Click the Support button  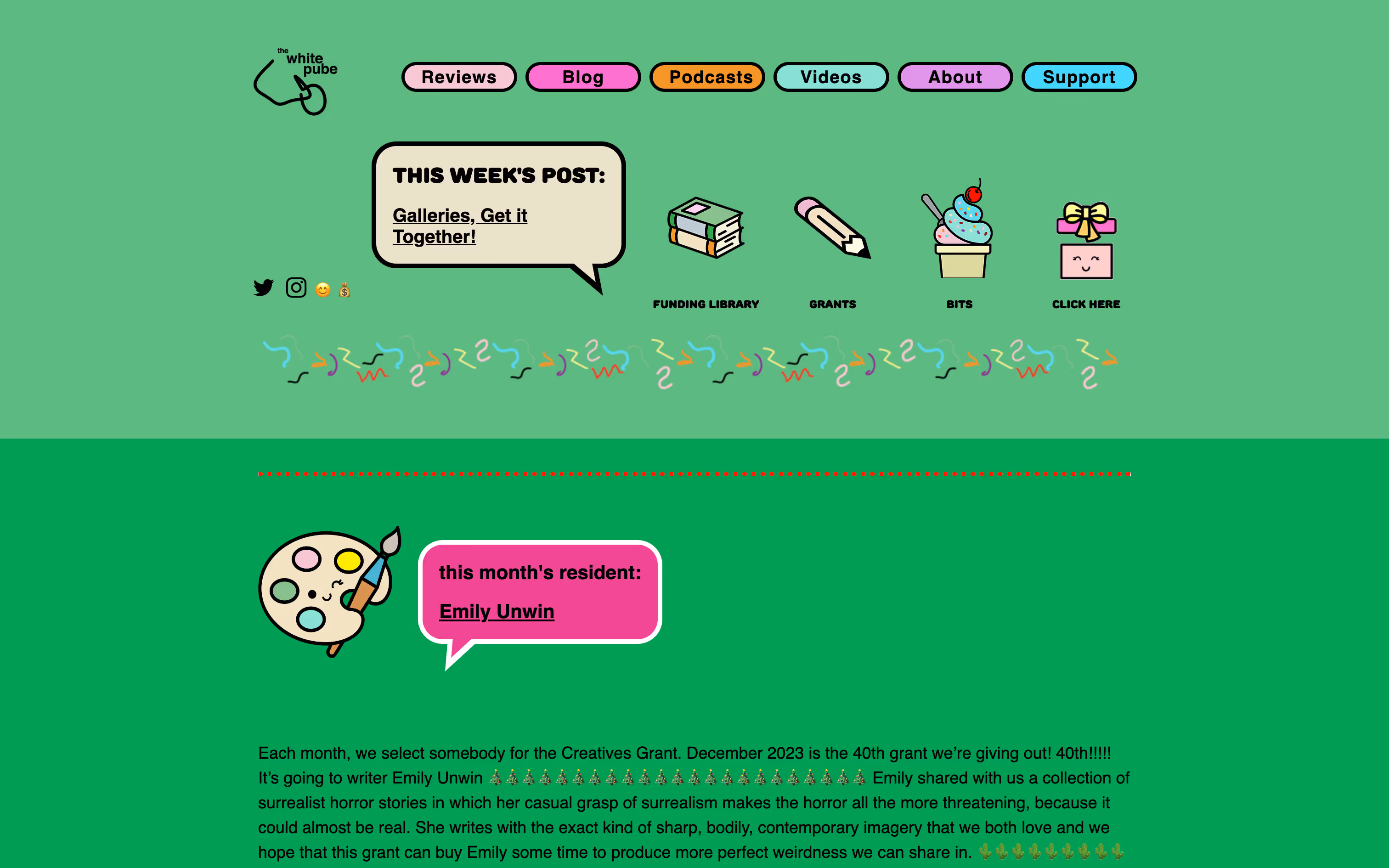click(1078, 77)
